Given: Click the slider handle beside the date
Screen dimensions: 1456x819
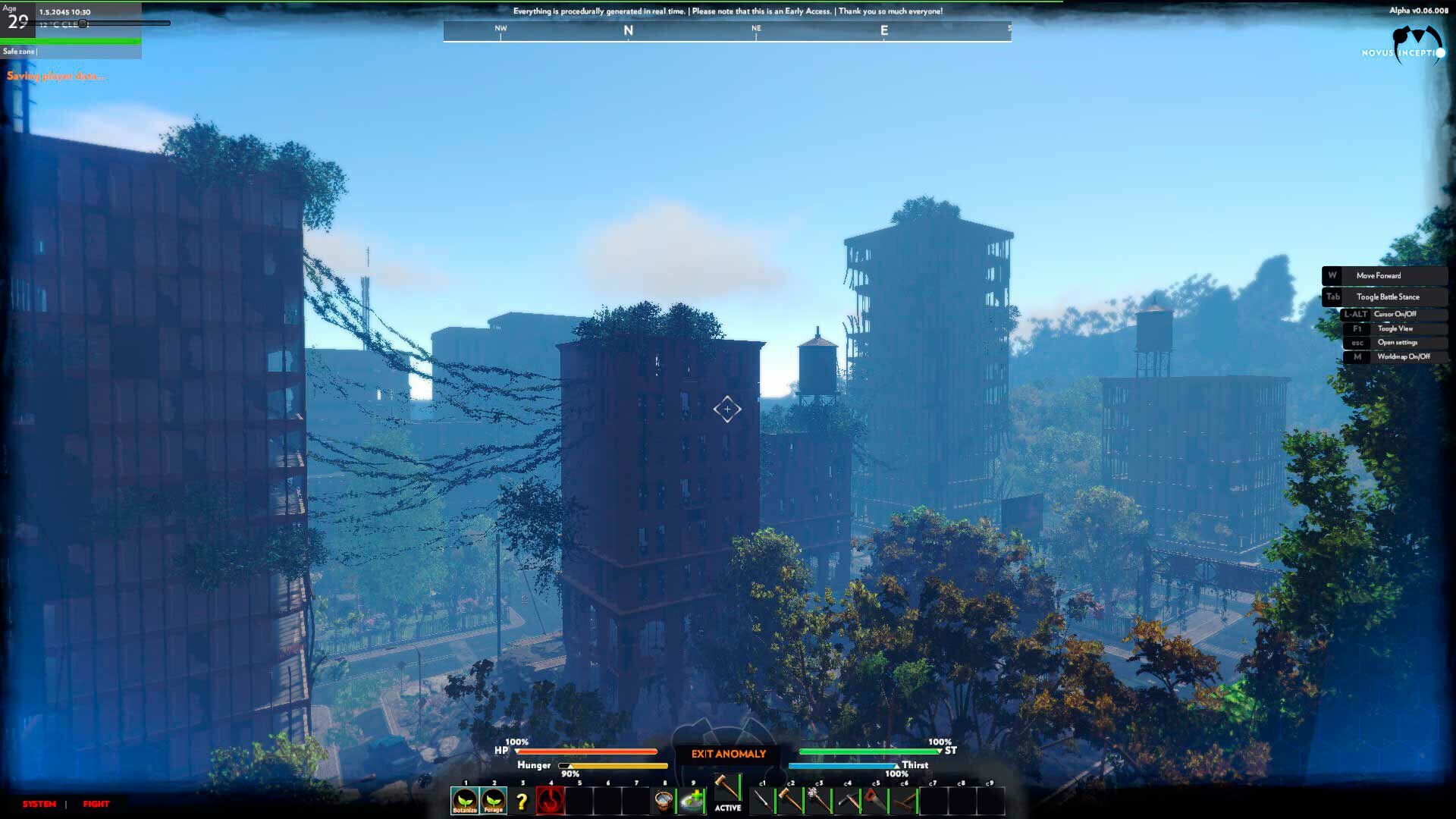Looking at the screenshot, I should click(83, 24).
